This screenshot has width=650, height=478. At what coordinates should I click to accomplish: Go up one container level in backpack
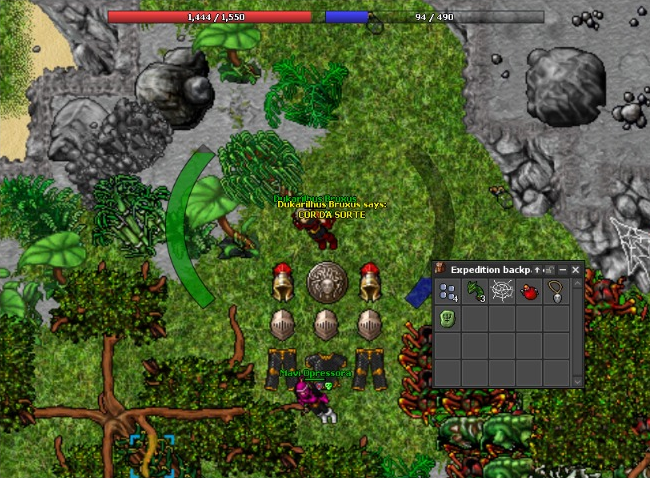point(537,270)
